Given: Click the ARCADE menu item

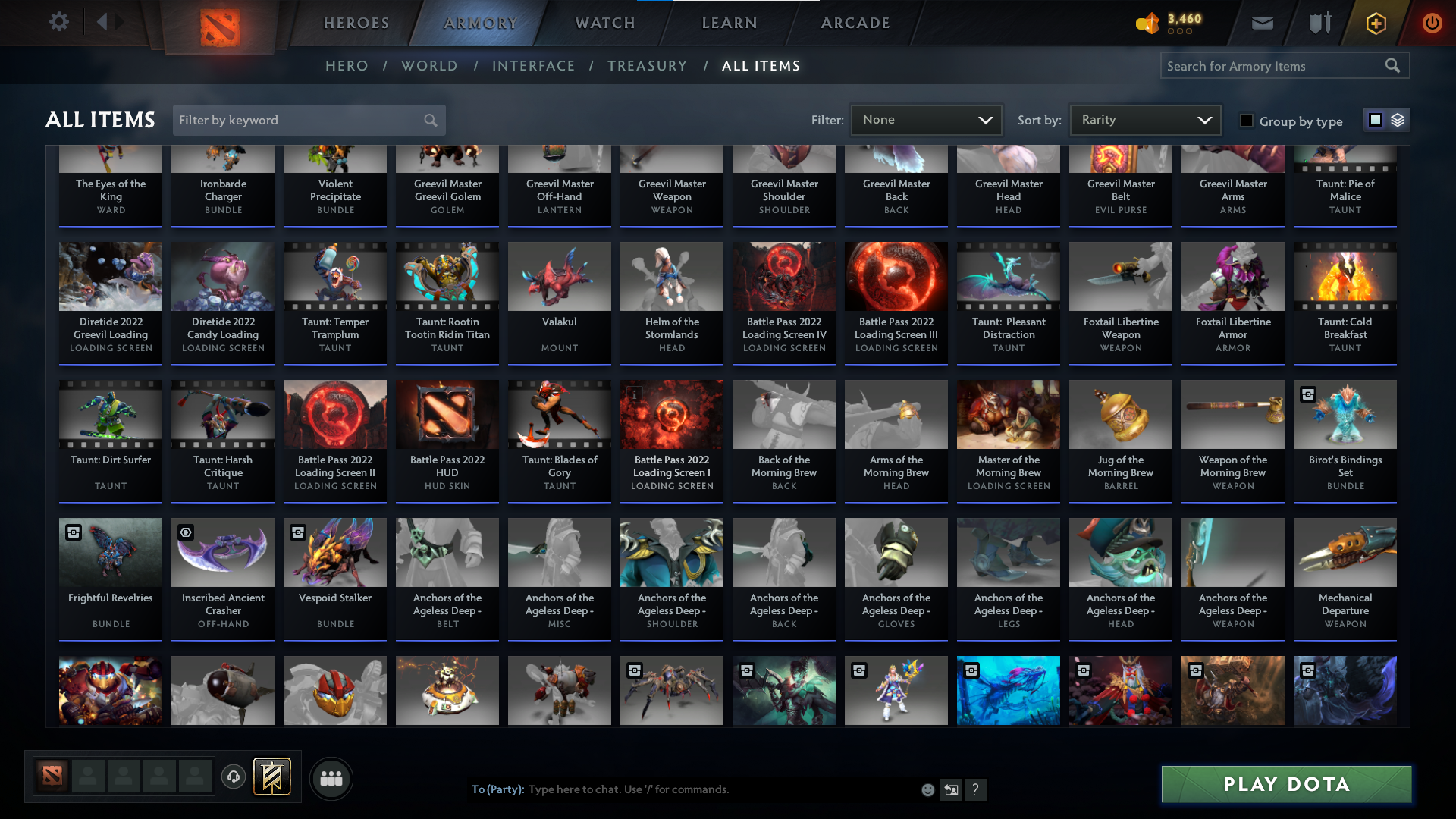Looking at the screenshot, I should coord(855,23).
